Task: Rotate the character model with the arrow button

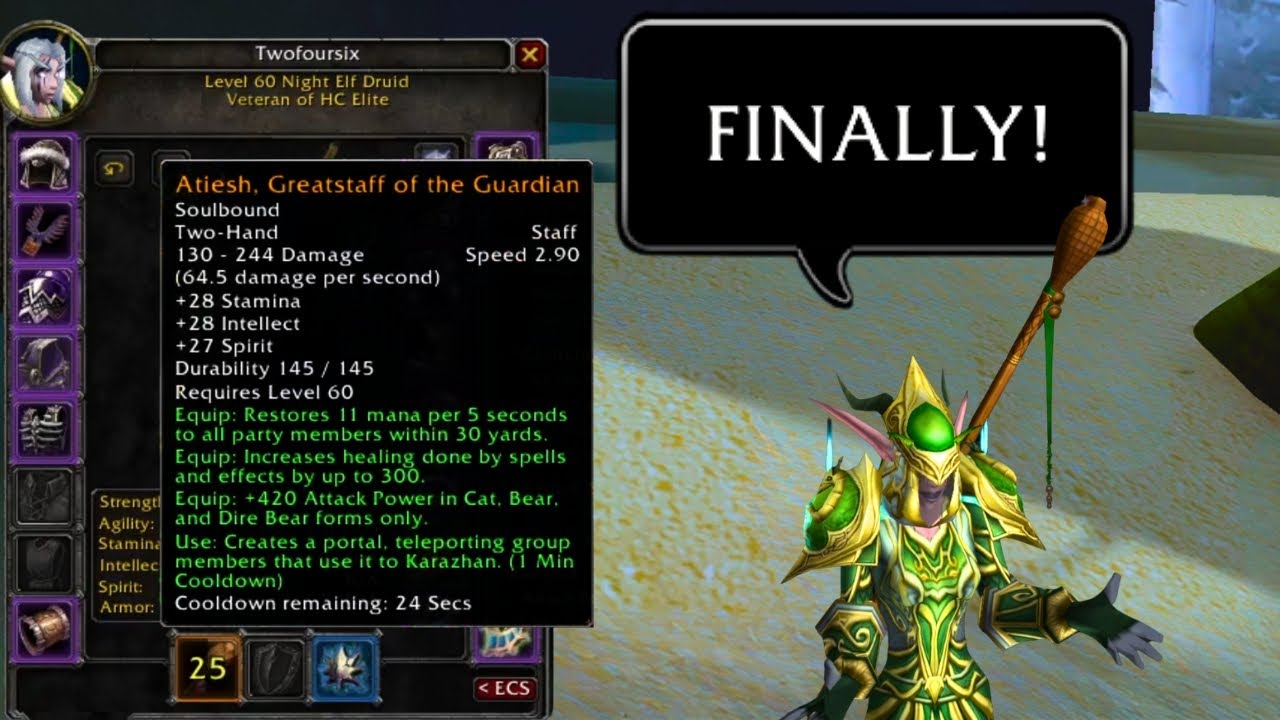Action: [x=114, y=168]
